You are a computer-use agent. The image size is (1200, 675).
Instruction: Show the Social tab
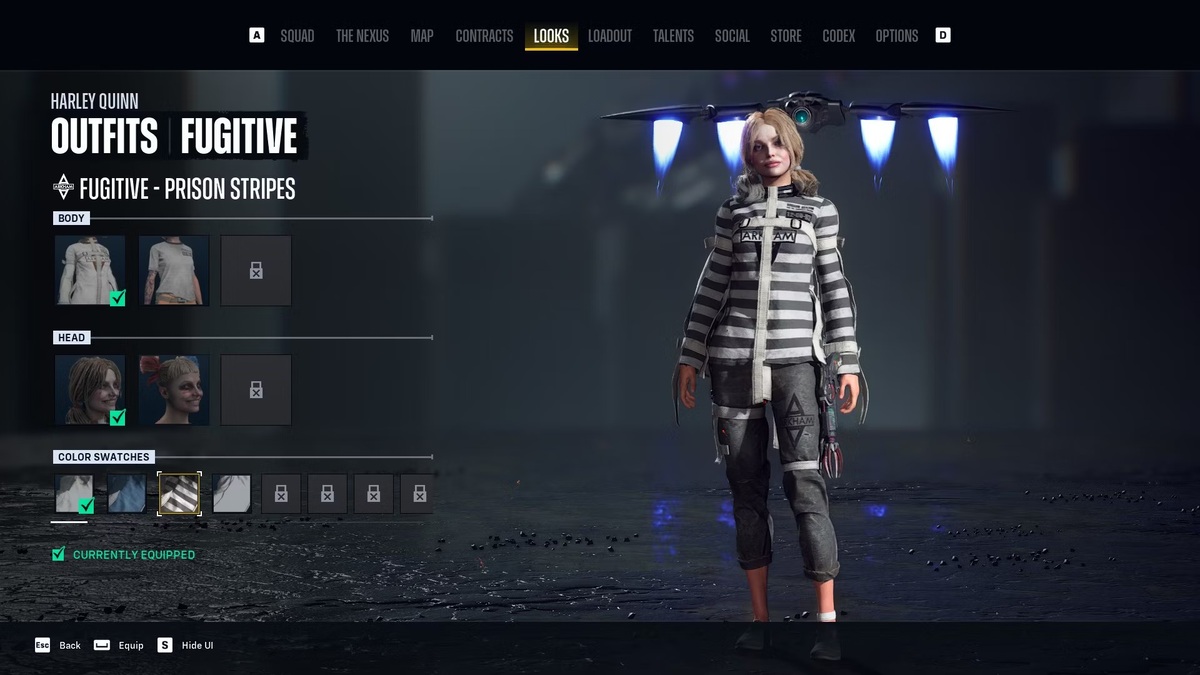(x=732, y=36)
